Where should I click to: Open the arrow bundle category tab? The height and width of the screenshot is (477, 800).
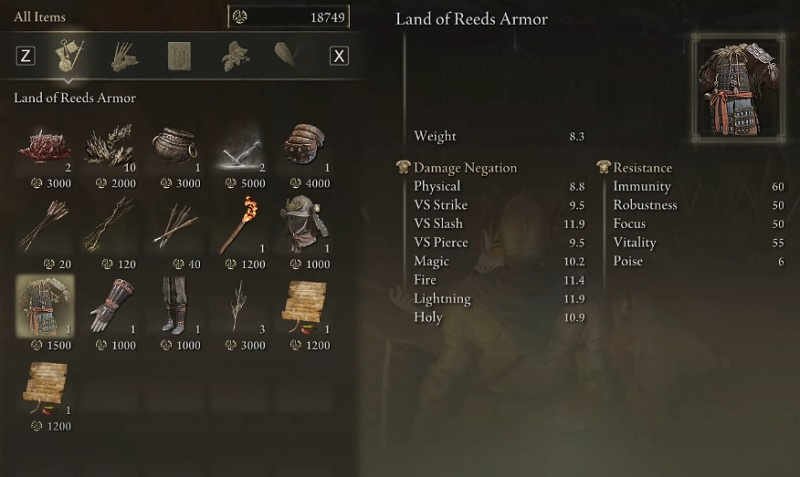tap(125, 56)
